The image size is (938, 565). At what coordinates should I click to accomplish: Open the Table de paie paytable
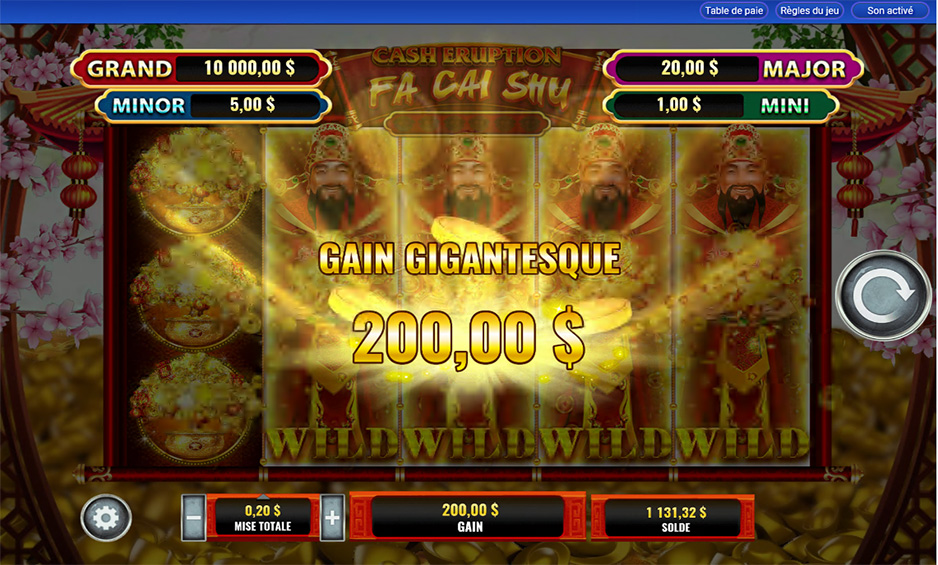pos(734,11)
